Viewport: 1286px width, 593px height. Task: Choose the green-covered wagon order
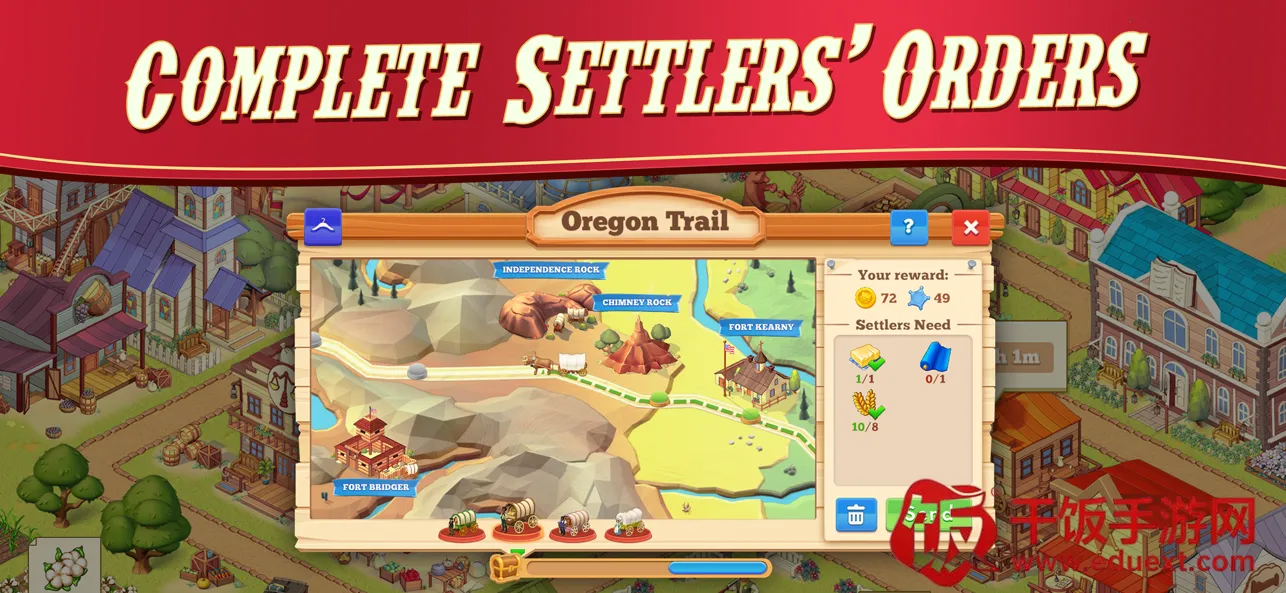pyautogui.click(x=462, y=523)
